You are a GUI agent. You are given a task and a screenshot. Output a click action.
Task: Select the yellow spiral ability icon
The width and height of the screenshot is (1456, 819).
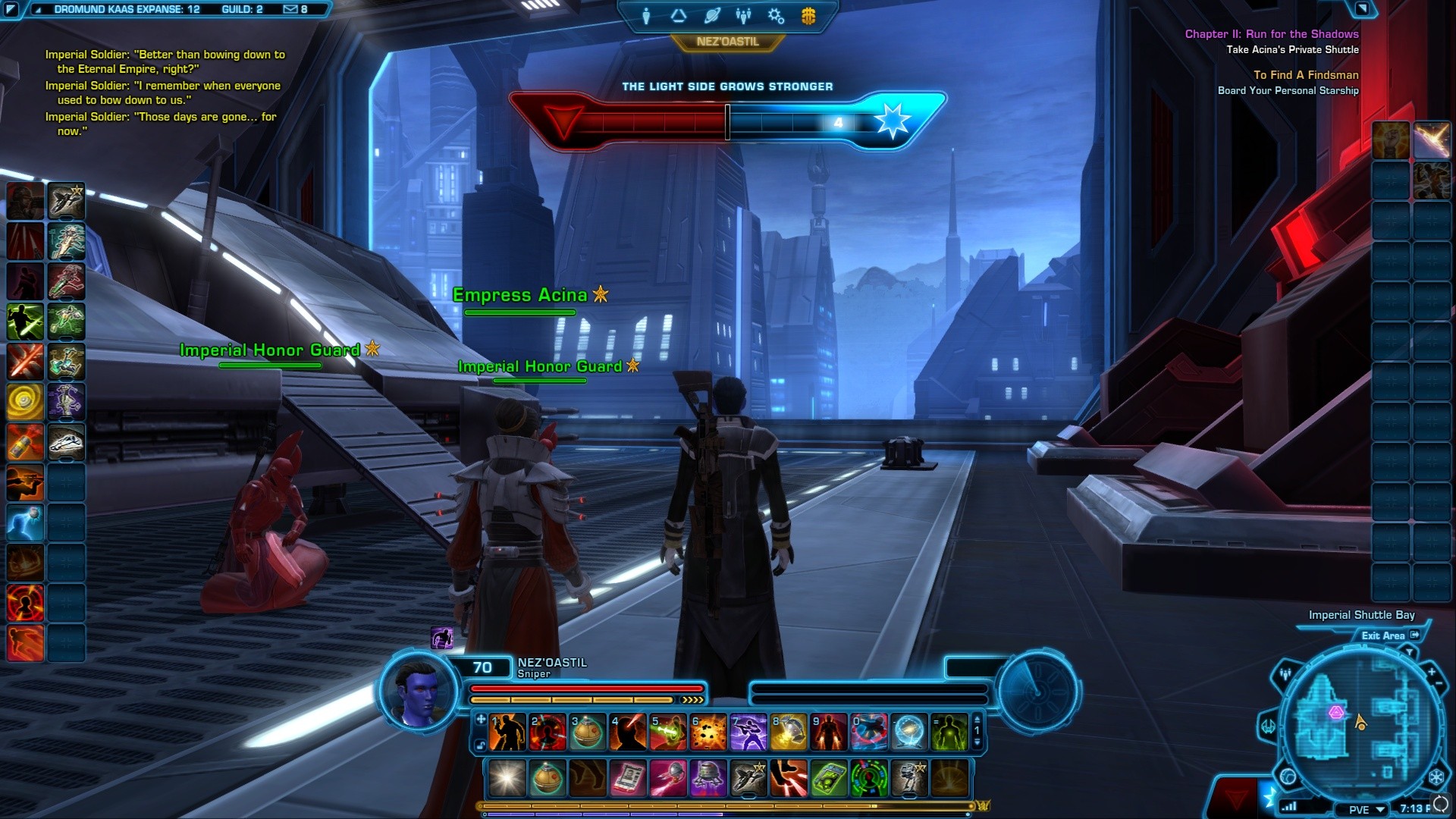click(25, 402)
